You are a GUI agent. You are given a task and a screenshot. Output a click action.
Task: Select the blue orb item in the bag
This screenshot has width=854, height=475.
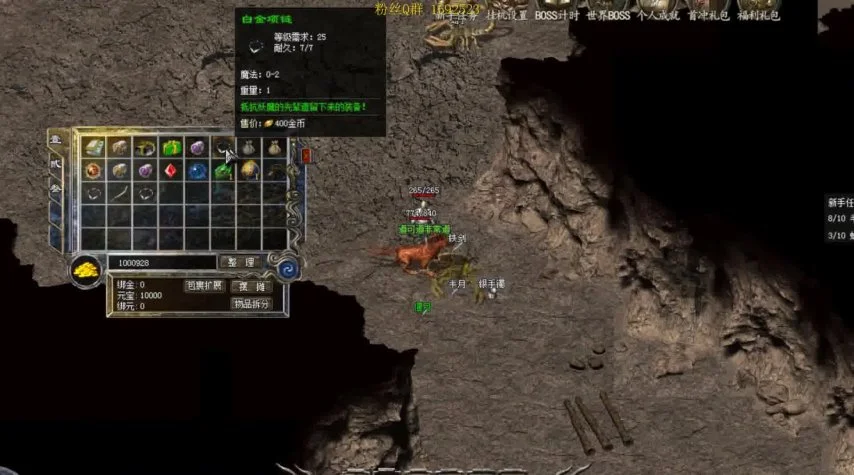pos(197,170)
